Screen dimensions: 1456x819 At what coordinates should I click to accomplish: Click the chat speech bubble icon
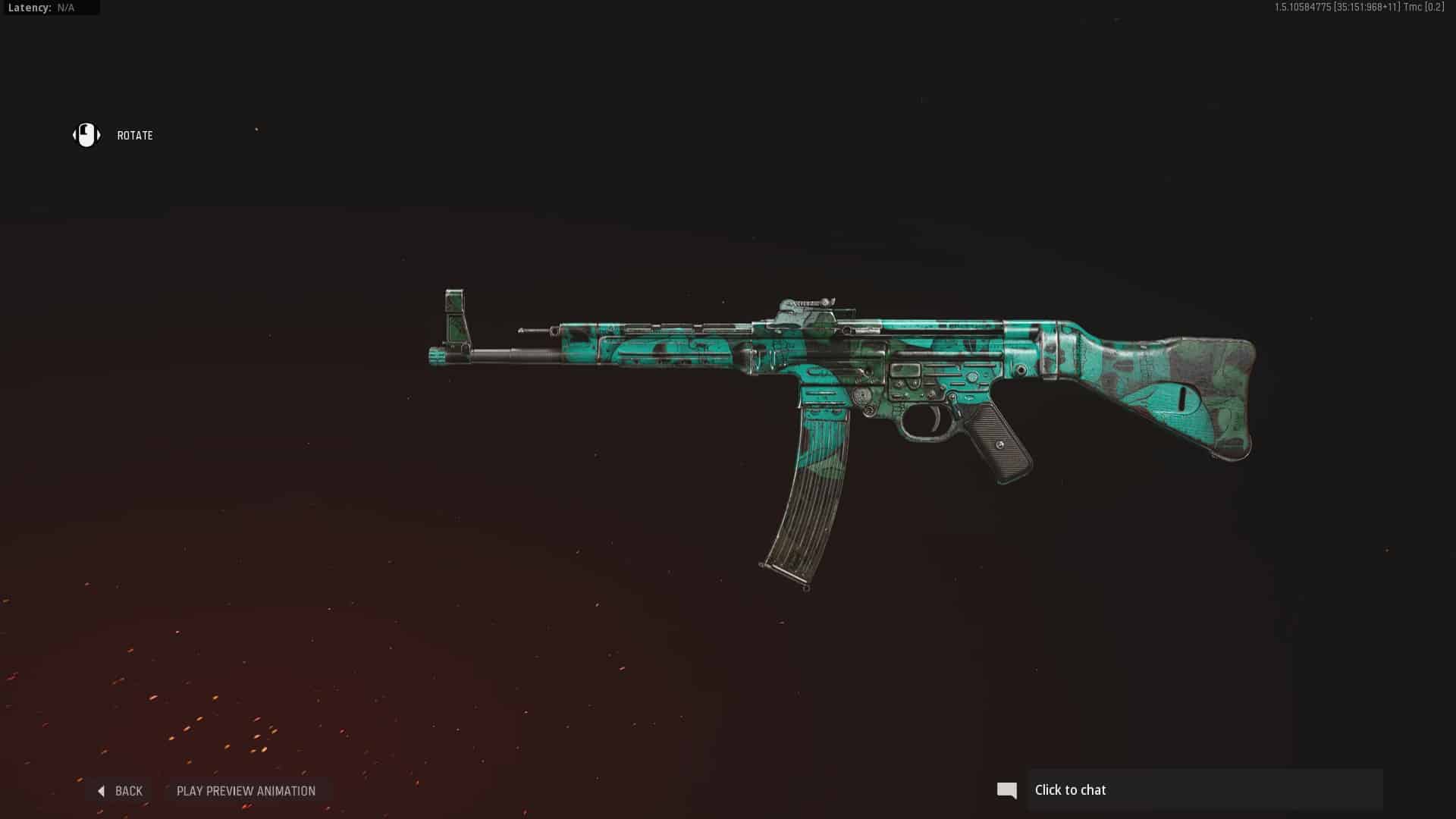(x=1007, y=790)
